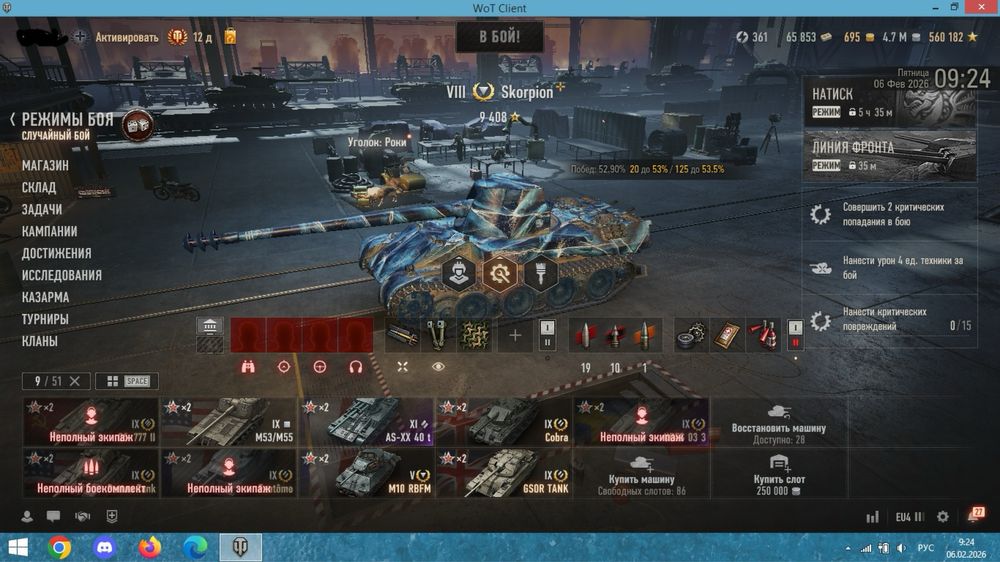This screenshot has height=562, width=1000.
Task: Select the AS-XX 40 t tank
Action: point(366,421)
